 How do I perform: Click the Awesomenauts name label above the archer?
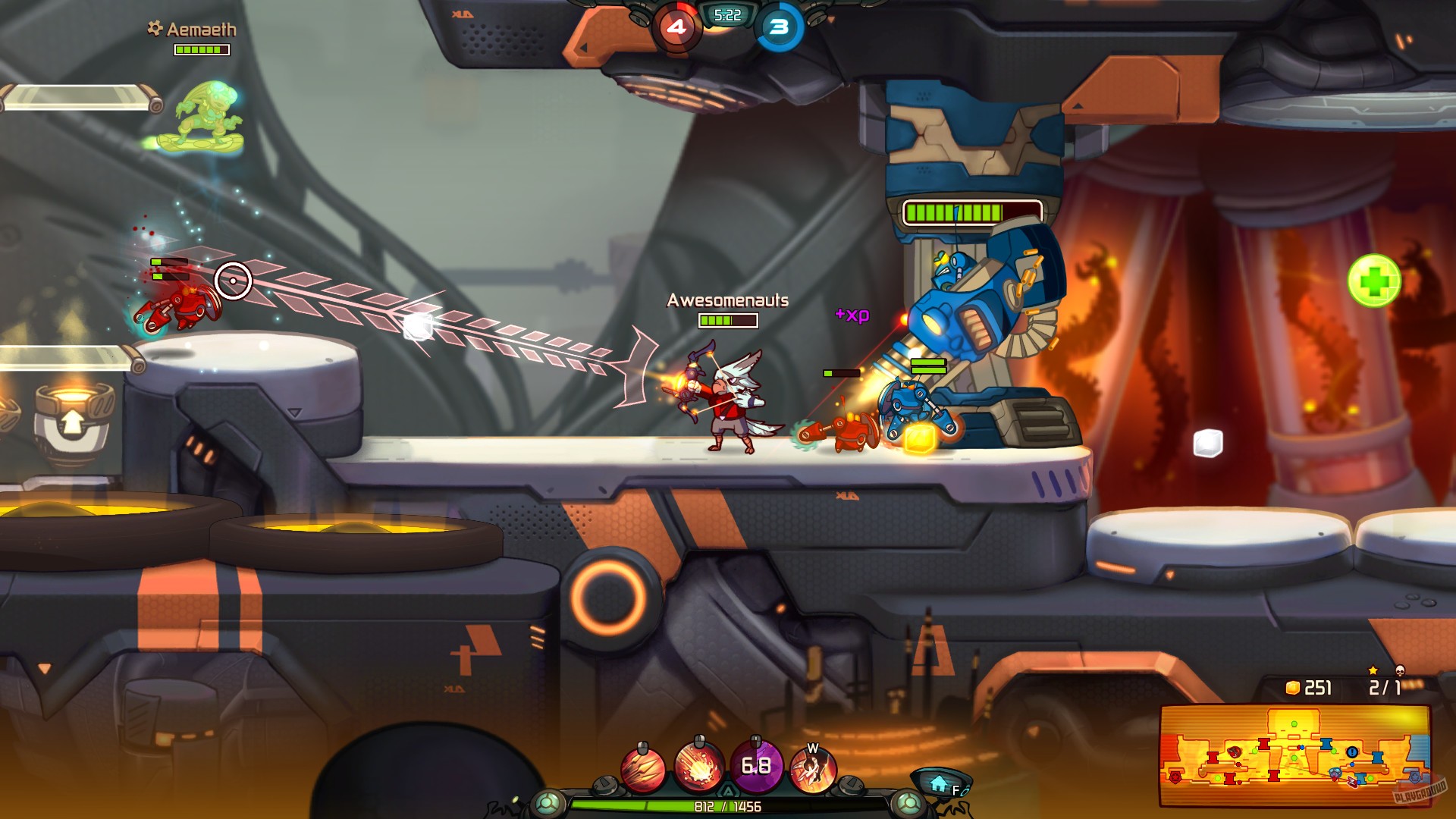(x=726, y=301)
